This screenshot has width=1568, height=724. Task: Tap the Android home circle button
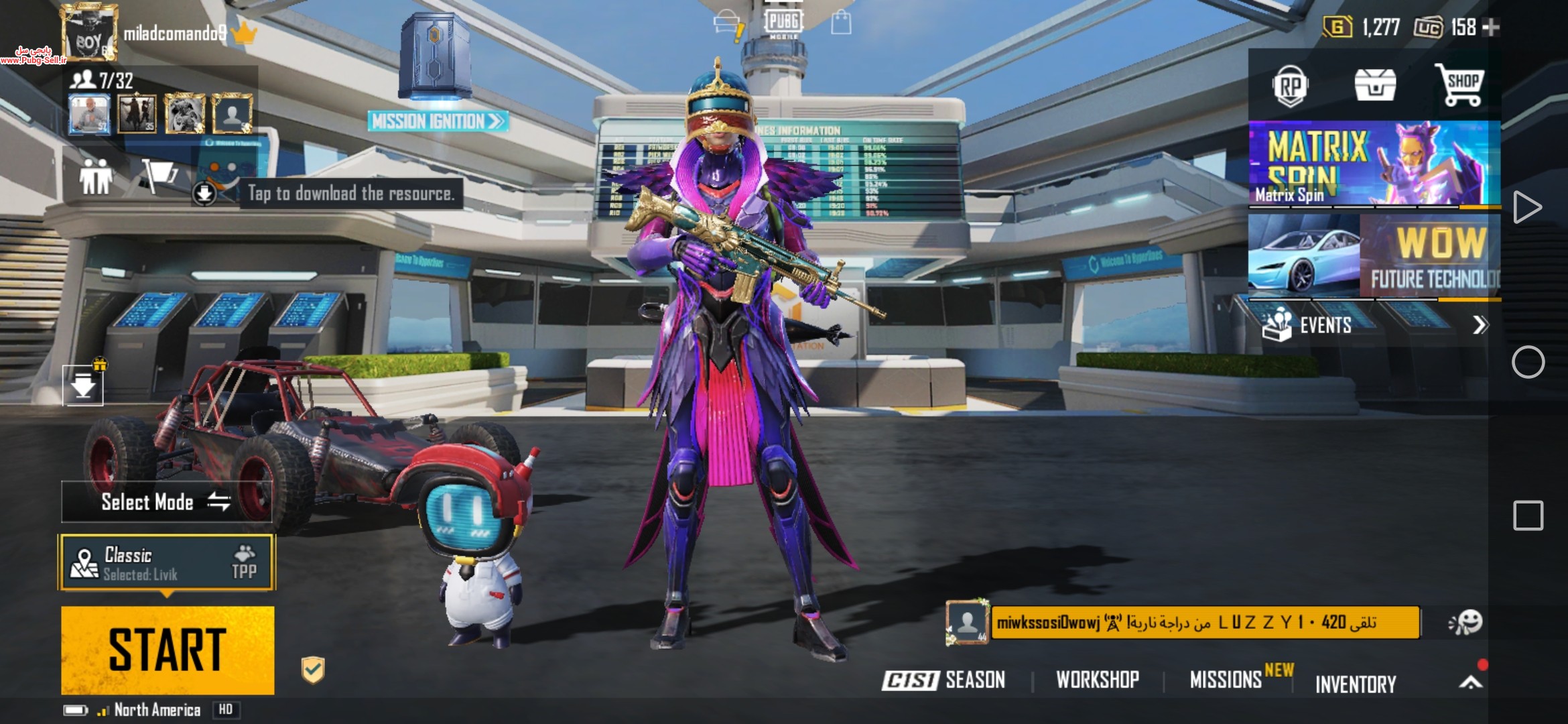click(1528, 363)
